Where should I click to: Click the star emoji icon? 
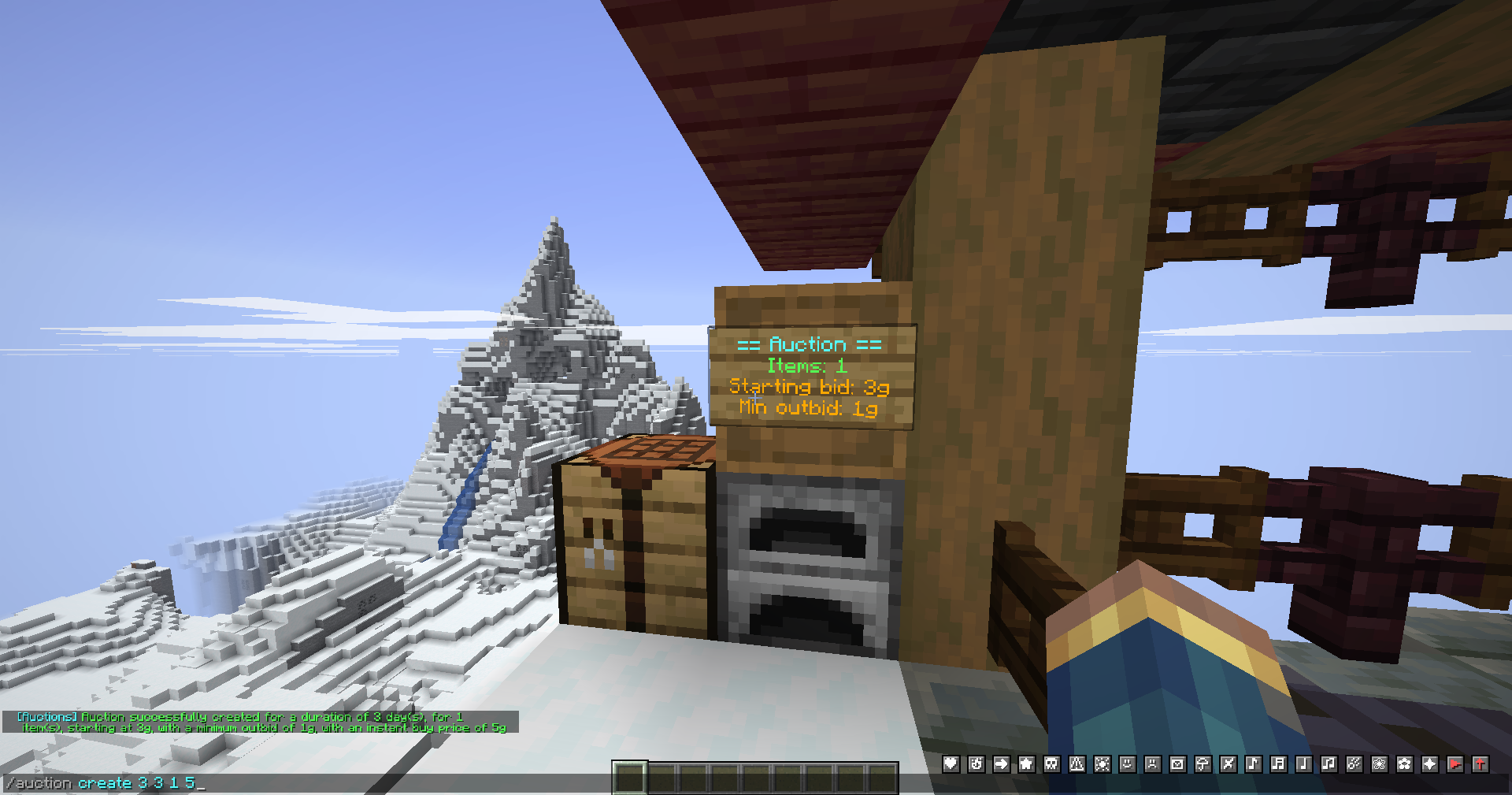[x=1026, y=764]
